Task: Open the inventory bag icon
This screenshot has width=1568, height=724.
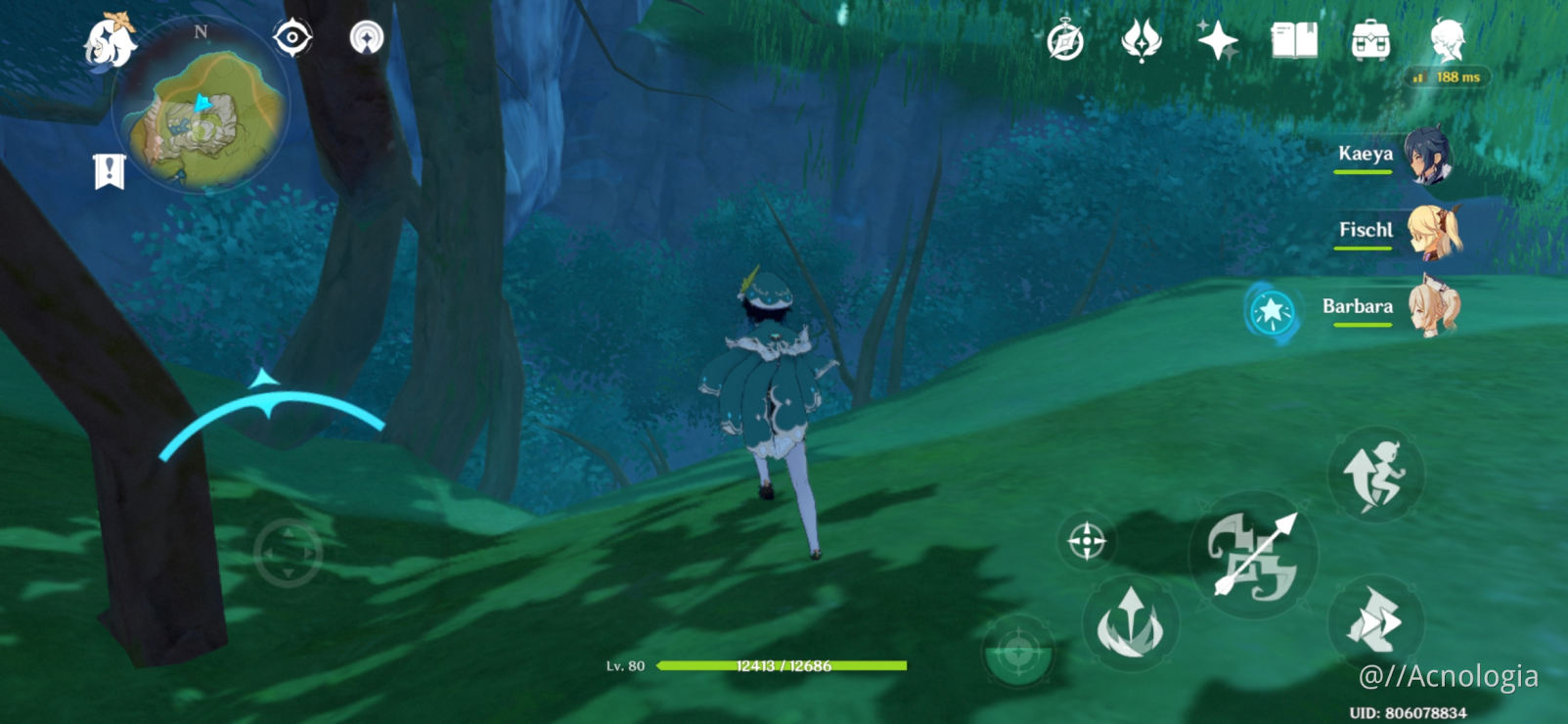Action: pos(1373,39)
